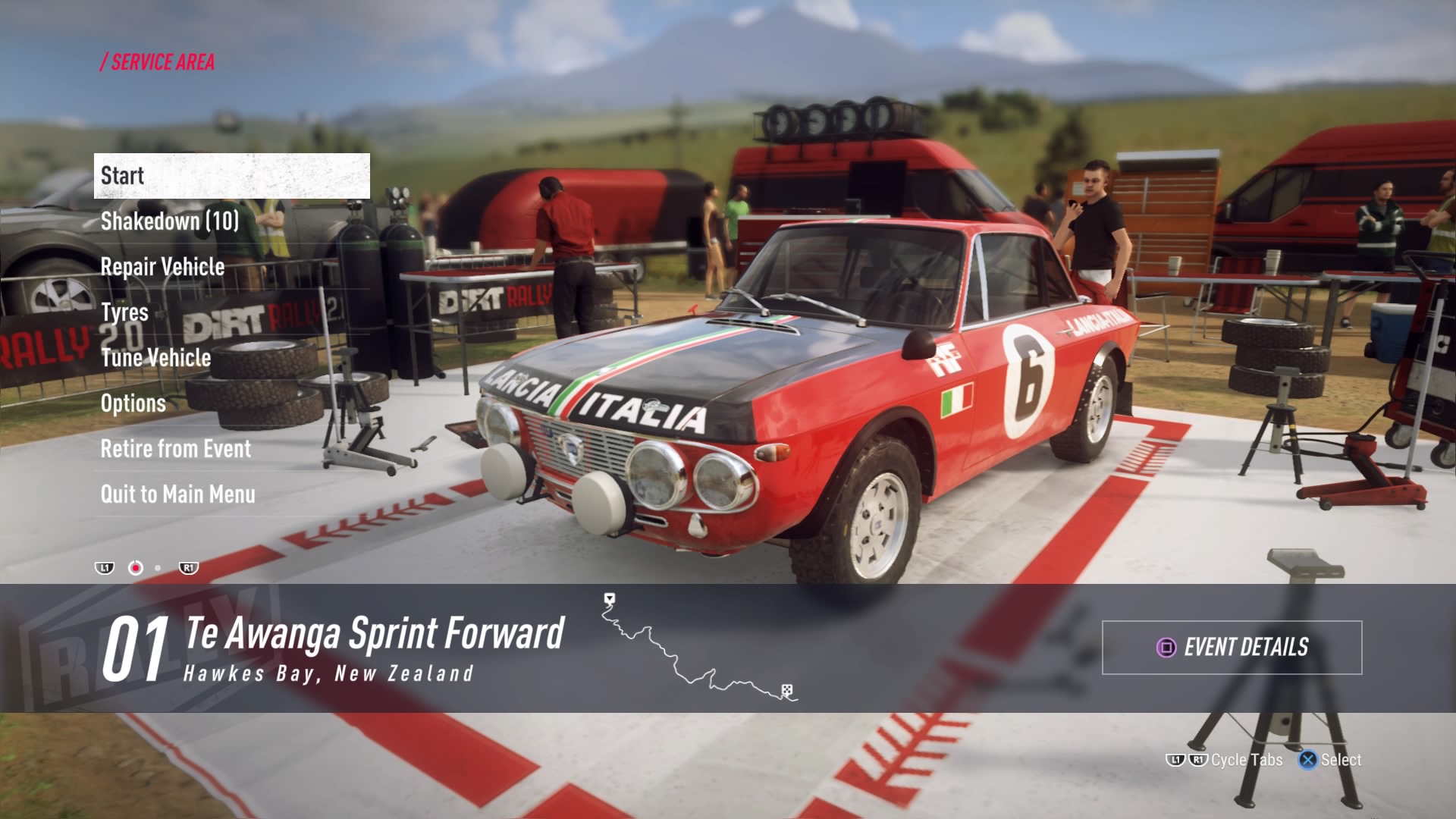
Task: Click the blue X Select icon in bottom bar
Action: point(1307,760)
